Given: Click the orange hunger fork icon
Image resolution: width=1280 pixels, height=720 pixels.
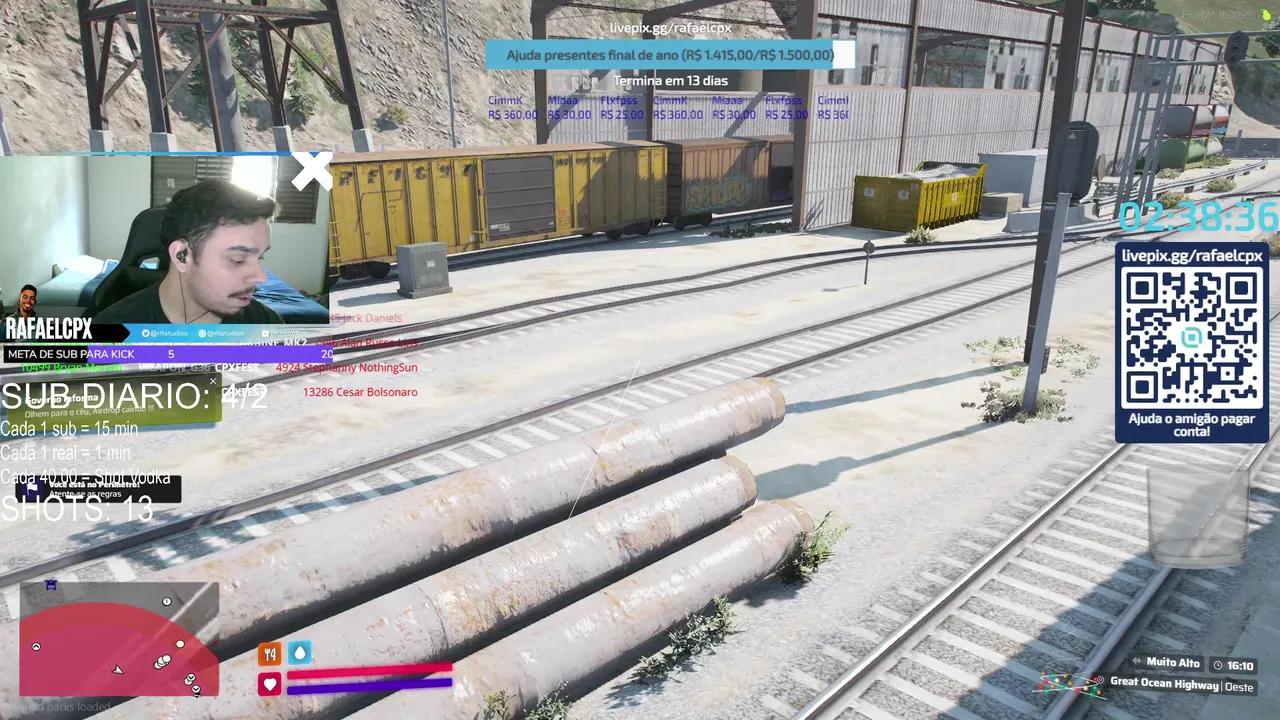Looking at the screenshot, I should tap(269, 653).
